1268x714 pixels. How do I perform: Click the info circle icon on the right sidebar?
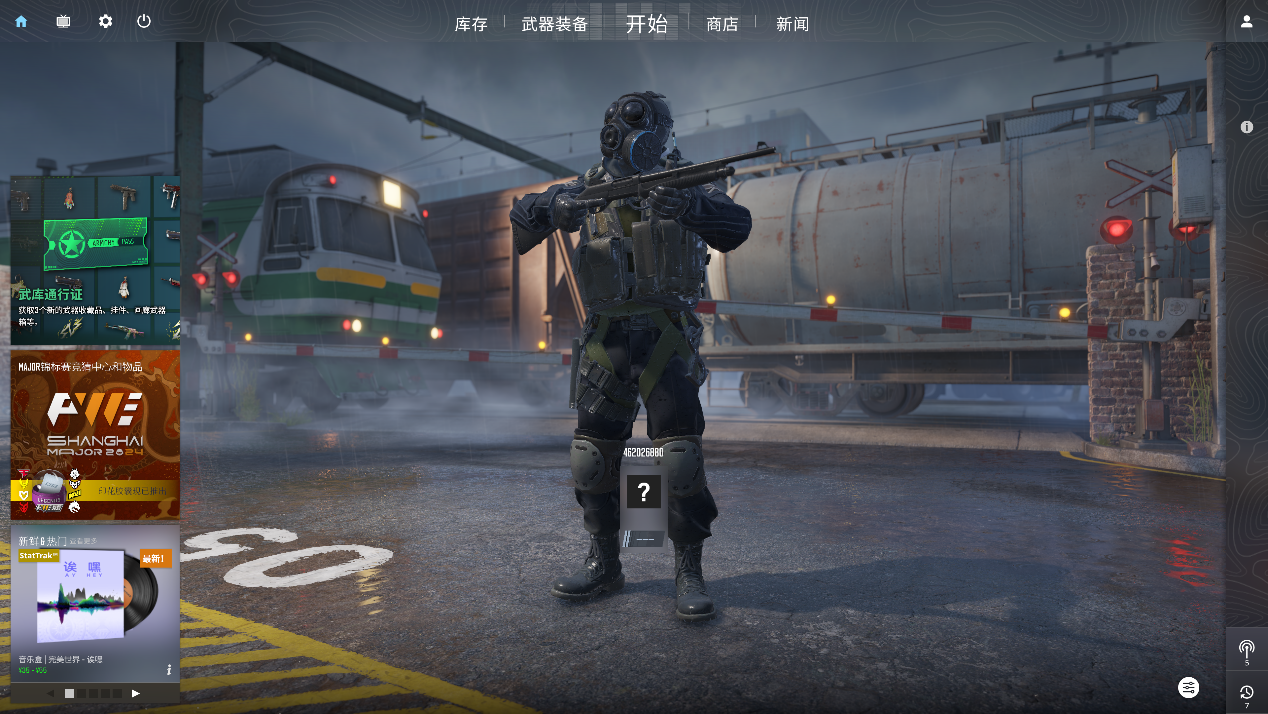click(1246, 127)
